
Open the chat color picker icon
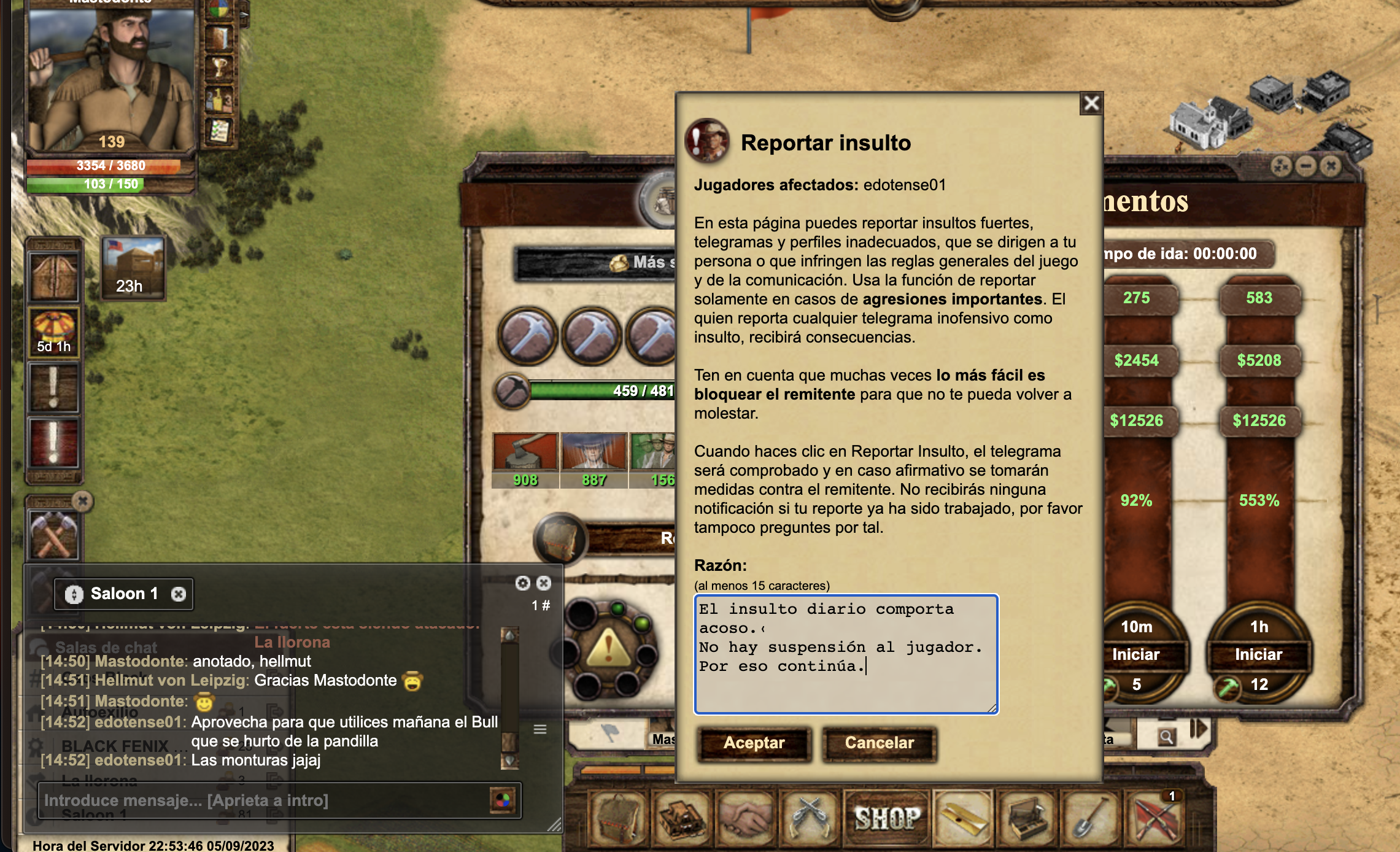503,800
